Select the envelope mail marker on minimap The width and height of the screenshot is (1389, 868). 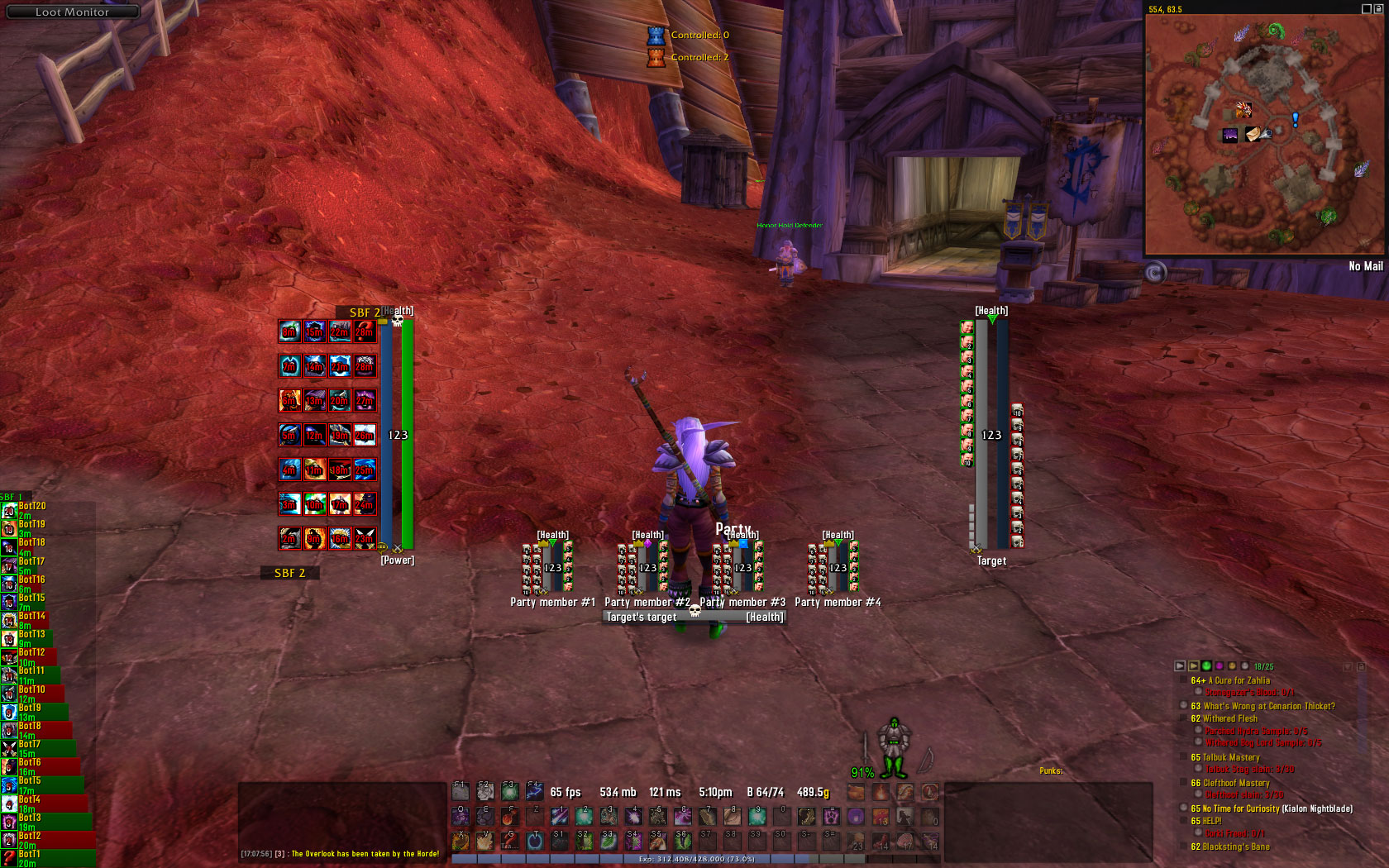coord(1254,134)
